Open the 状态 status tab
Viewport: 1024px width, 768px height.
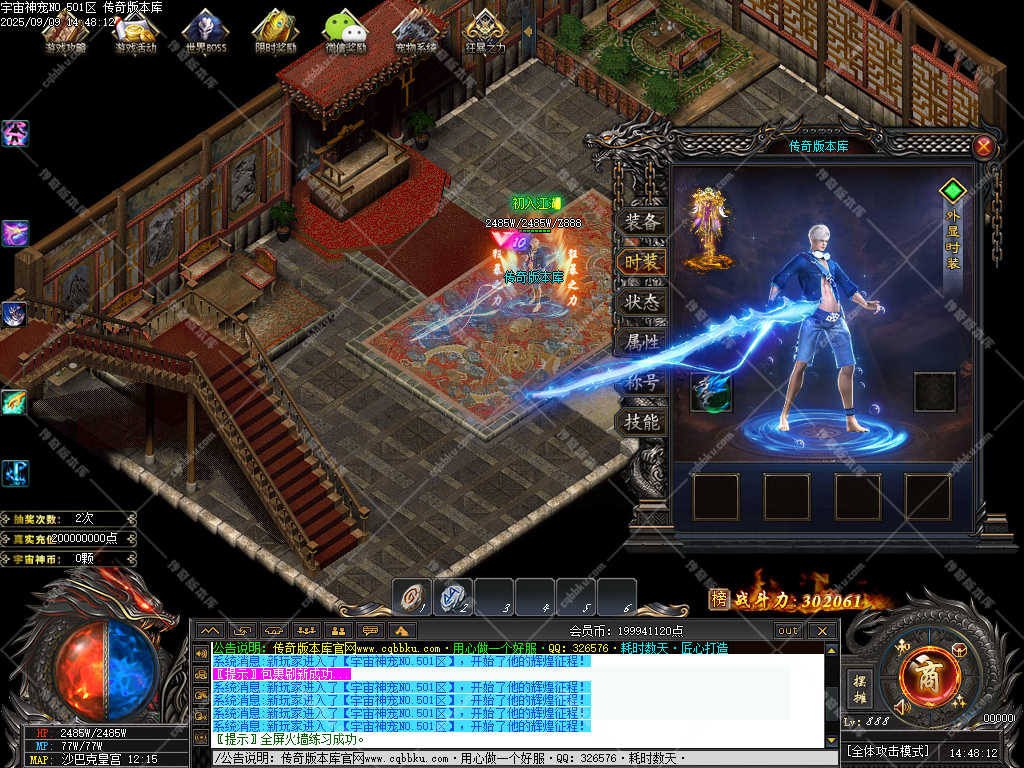tap(641, 302)
